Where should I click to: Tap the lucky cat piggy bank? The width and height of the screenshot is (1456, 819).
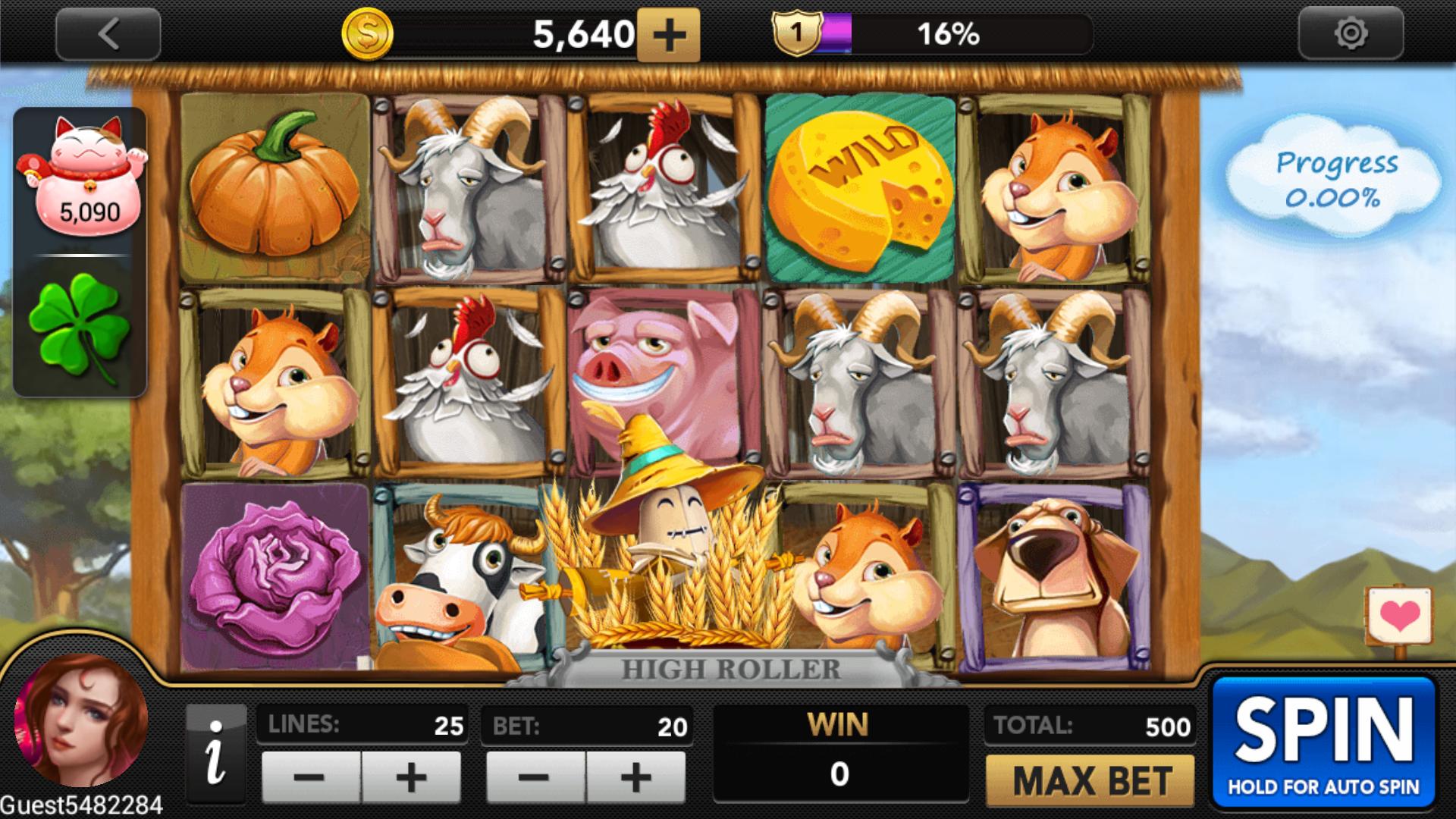pos(82,176)
